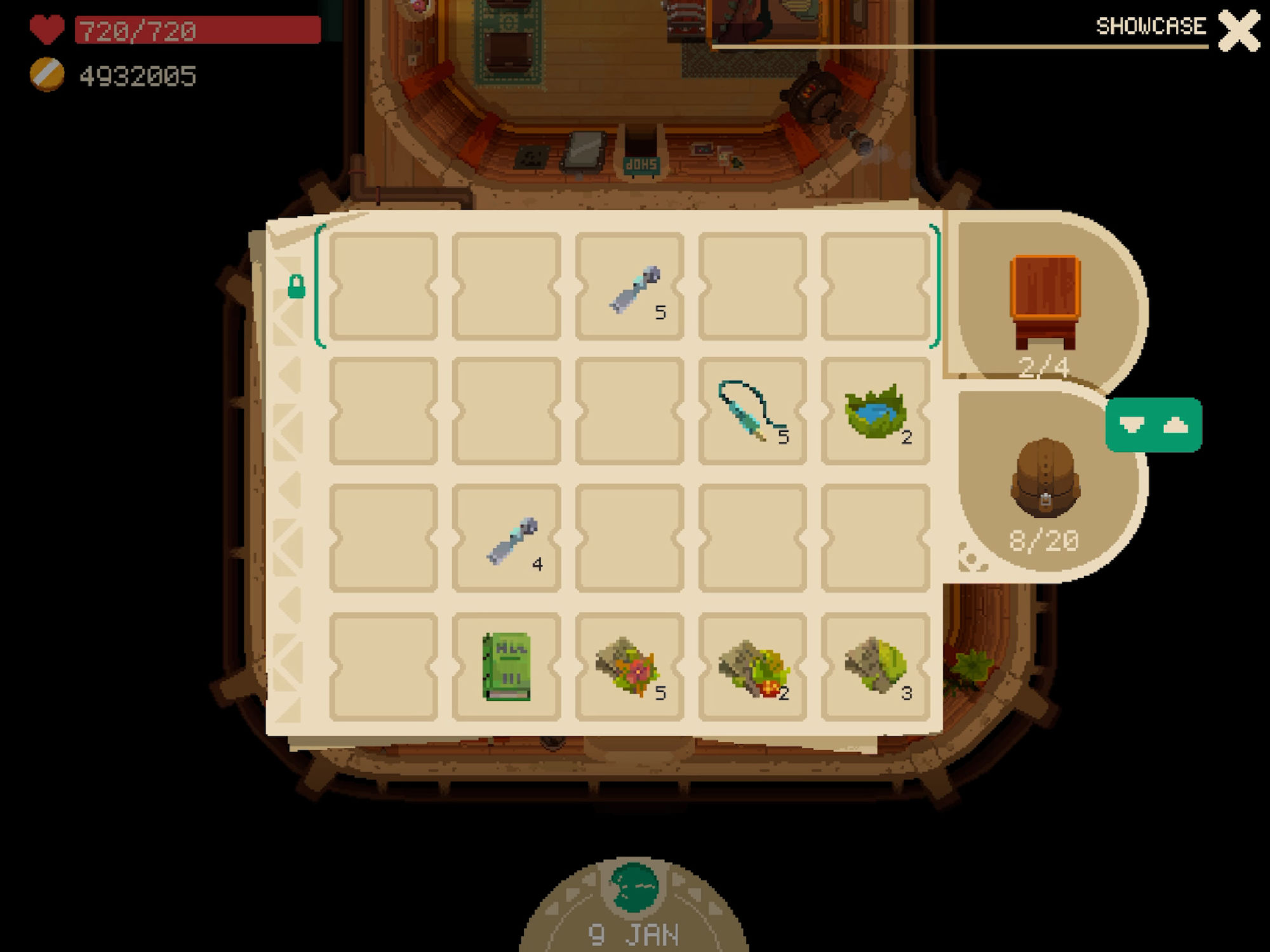This screenshot has height=952, width=1270.
Task: Select the stone with bush and red flower
Action: tap(752, 666)
